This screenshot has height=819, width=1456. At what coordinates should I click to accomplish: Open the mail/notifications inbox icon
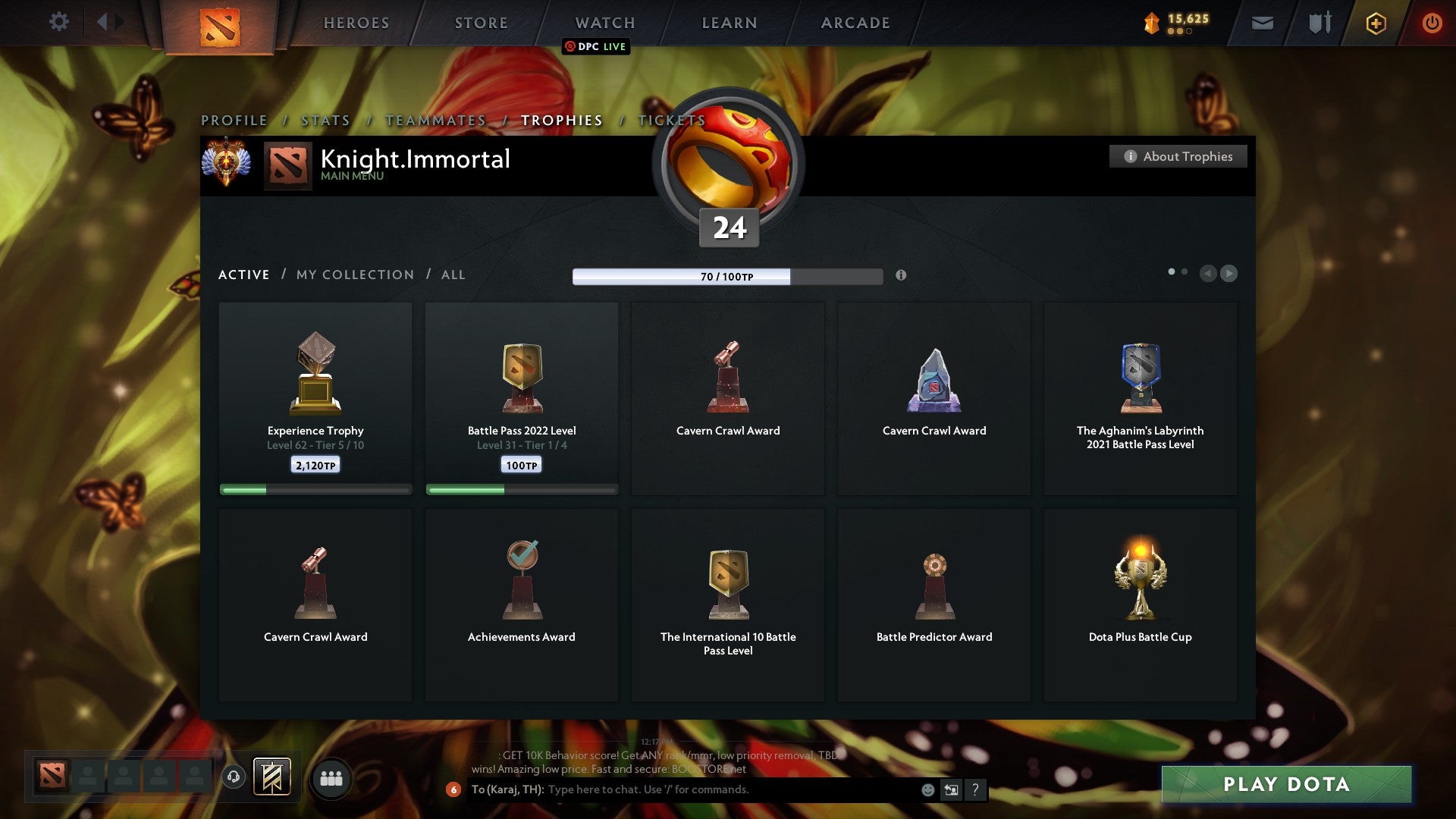point(1263,23)
